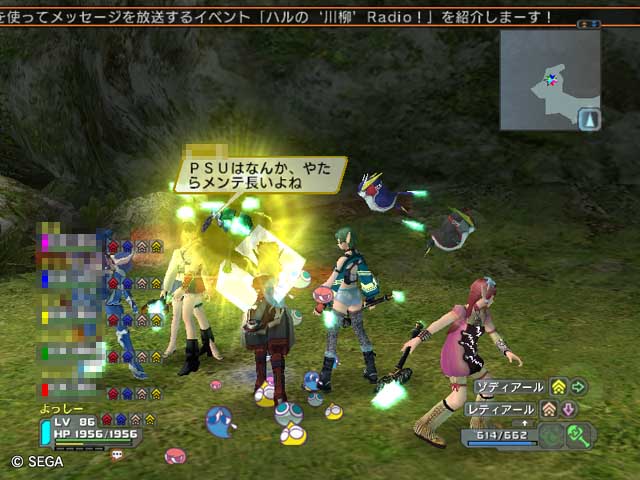
Task: Open the minimap
Action: pyautogui.click(x=549, y=80)
